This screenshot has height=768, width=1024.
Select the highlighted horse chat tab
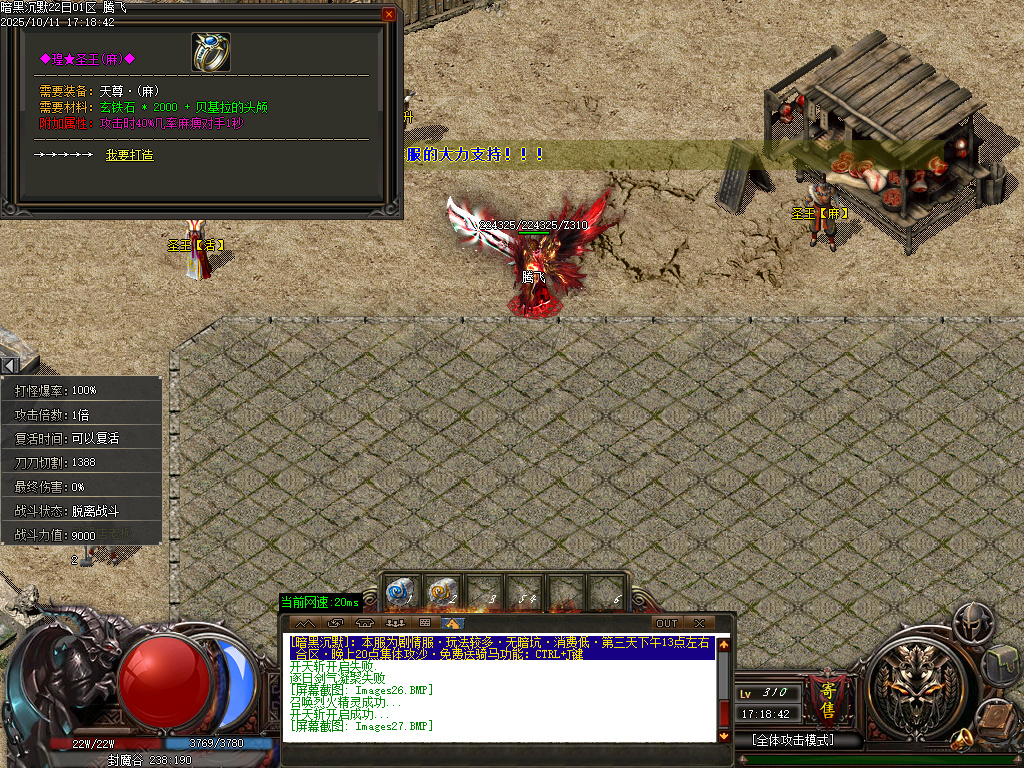pyautogui.click(x=454, y=623)
